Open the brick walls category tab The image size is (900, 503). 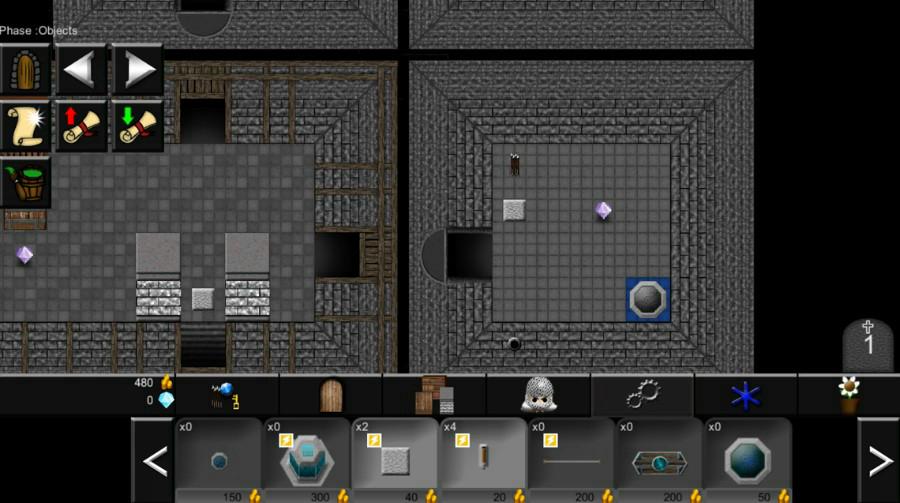[x=434, y=395]
